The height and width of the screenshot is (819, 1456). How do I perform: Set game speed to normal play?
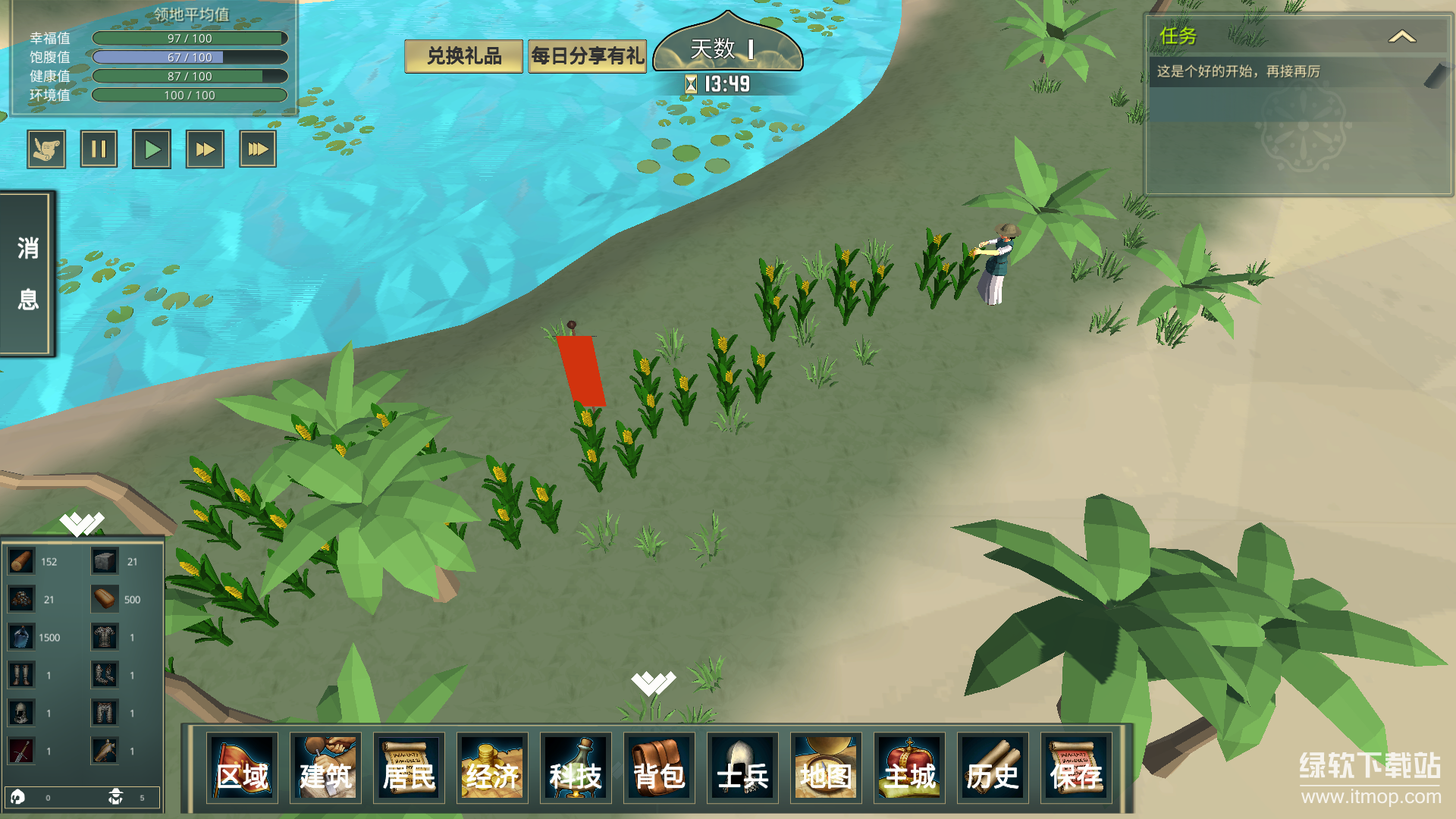point(152,149)
